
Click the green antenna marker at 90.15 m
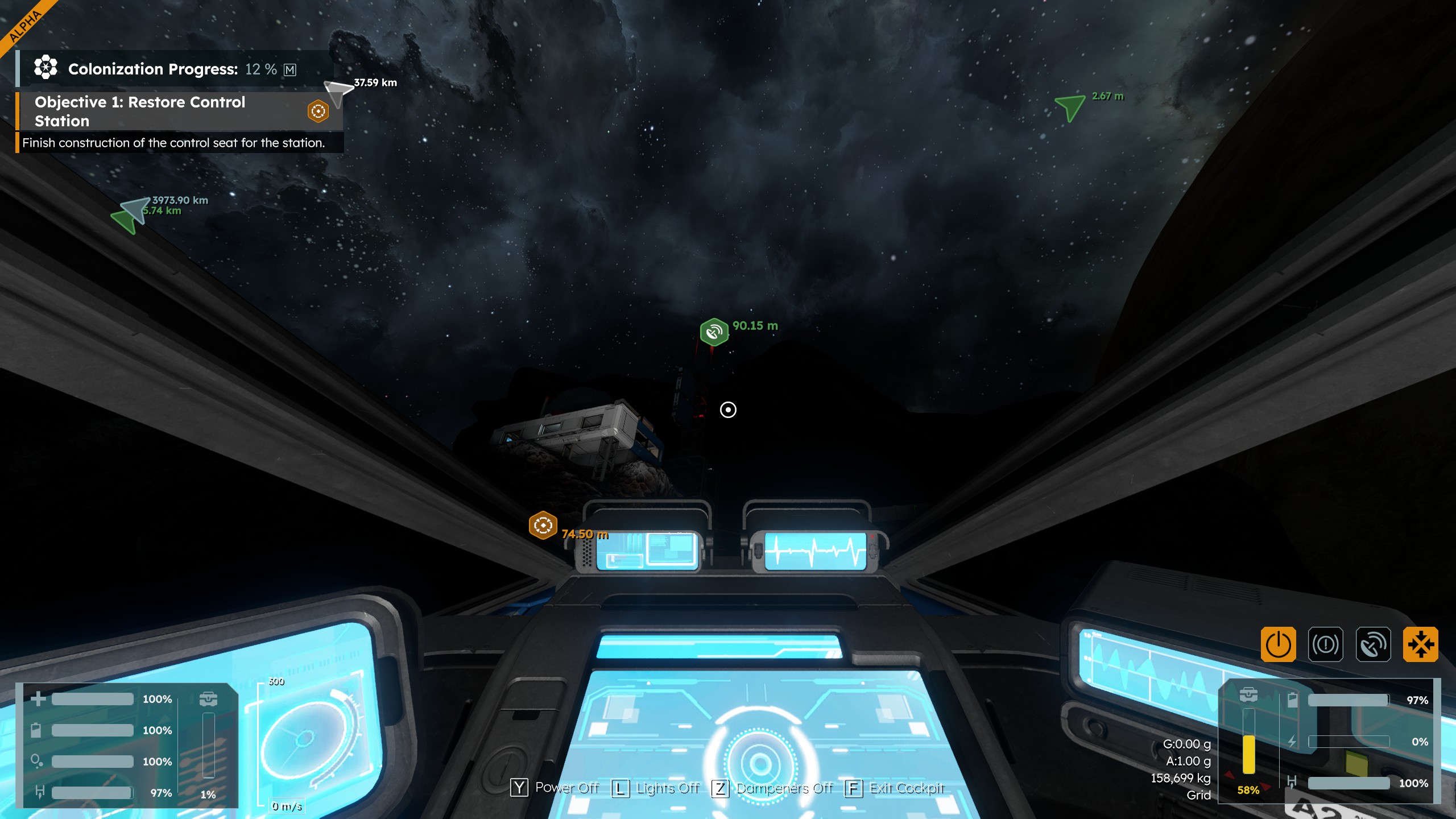pyautogui.click(x=714, y=332)
